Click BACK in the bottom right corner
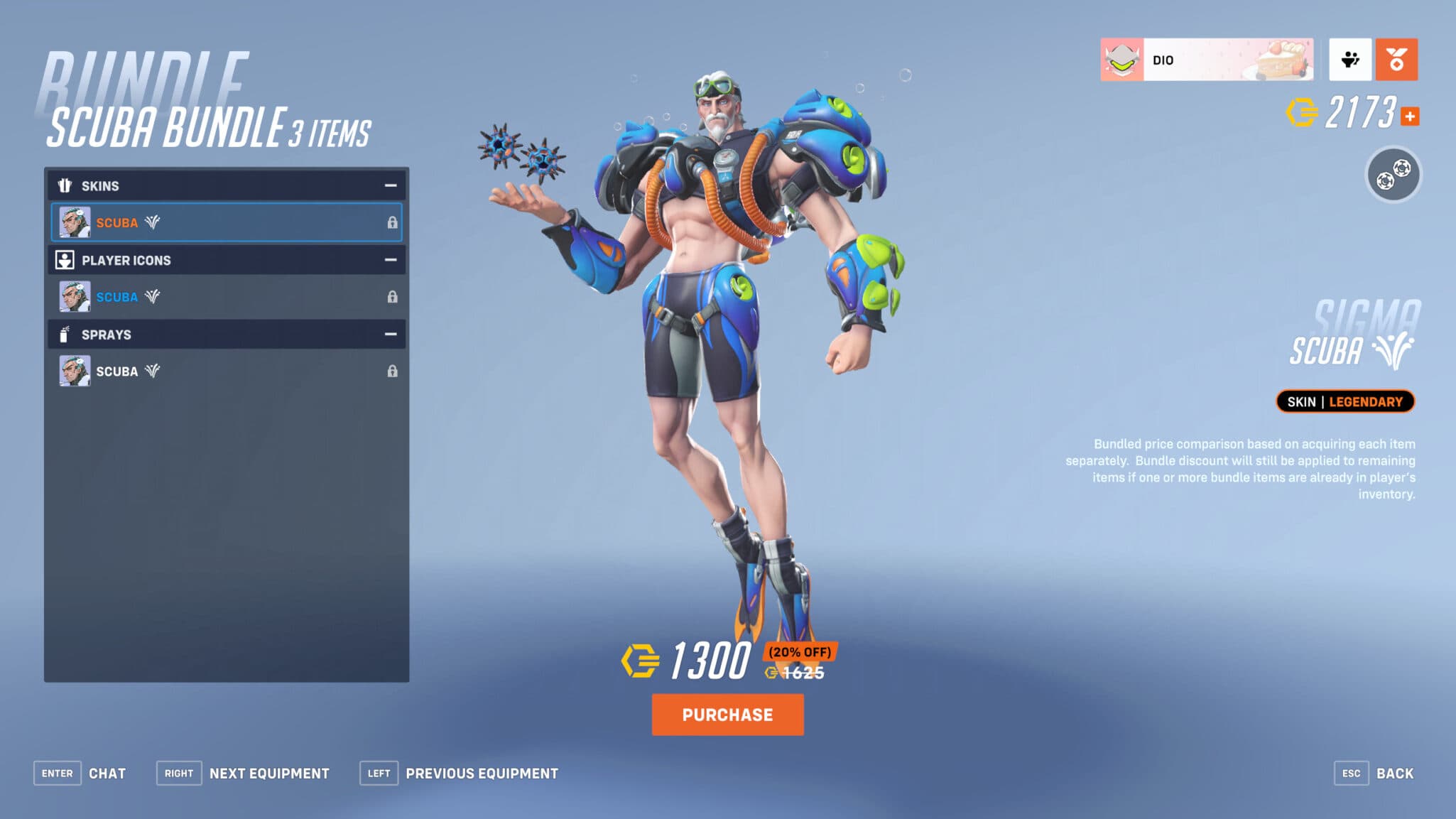1456x819 pixels. pyautogui.click(x=1396, y=773)
